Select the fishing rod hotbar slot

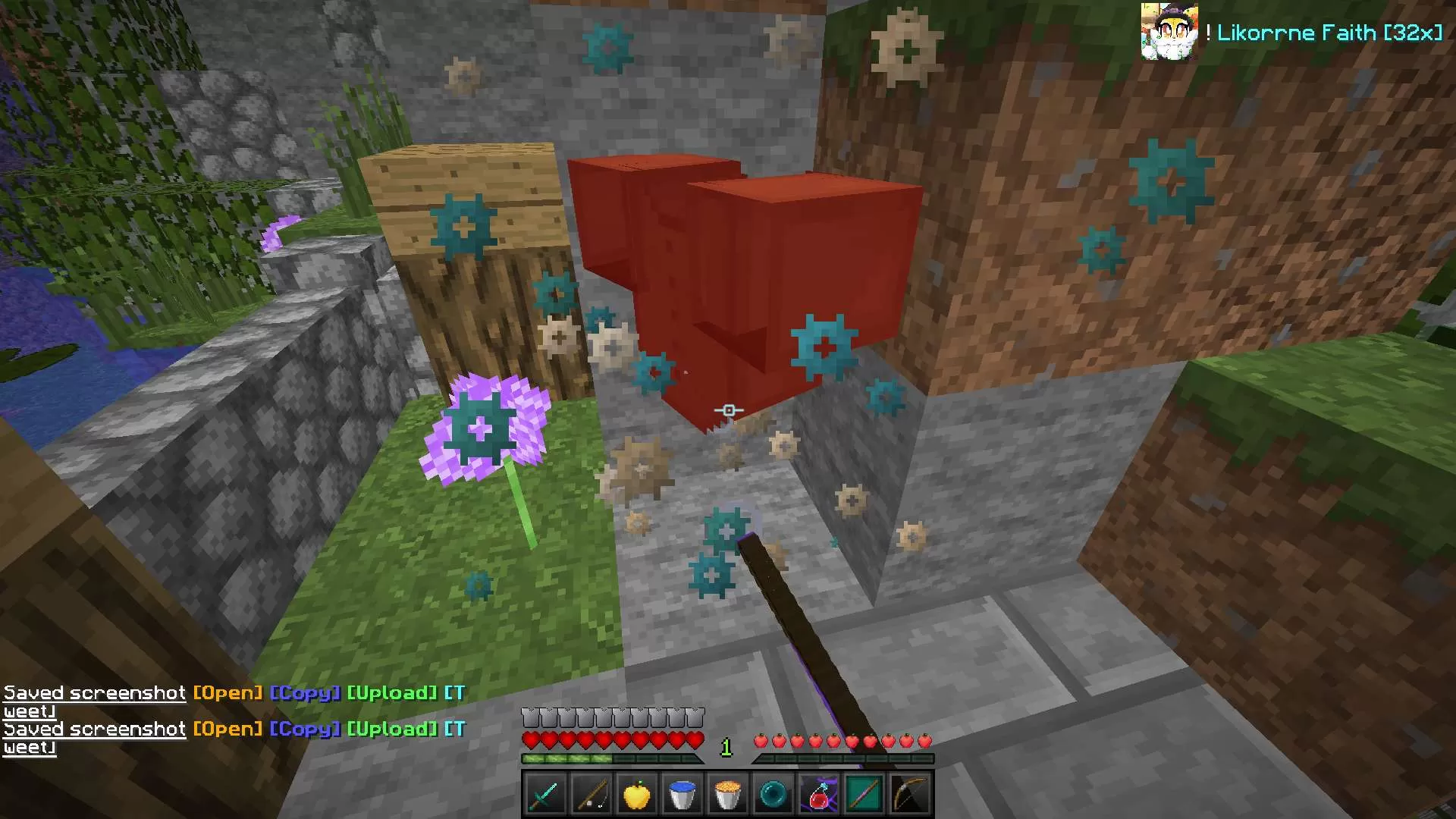pyautogui.click(x=591, y=795)
